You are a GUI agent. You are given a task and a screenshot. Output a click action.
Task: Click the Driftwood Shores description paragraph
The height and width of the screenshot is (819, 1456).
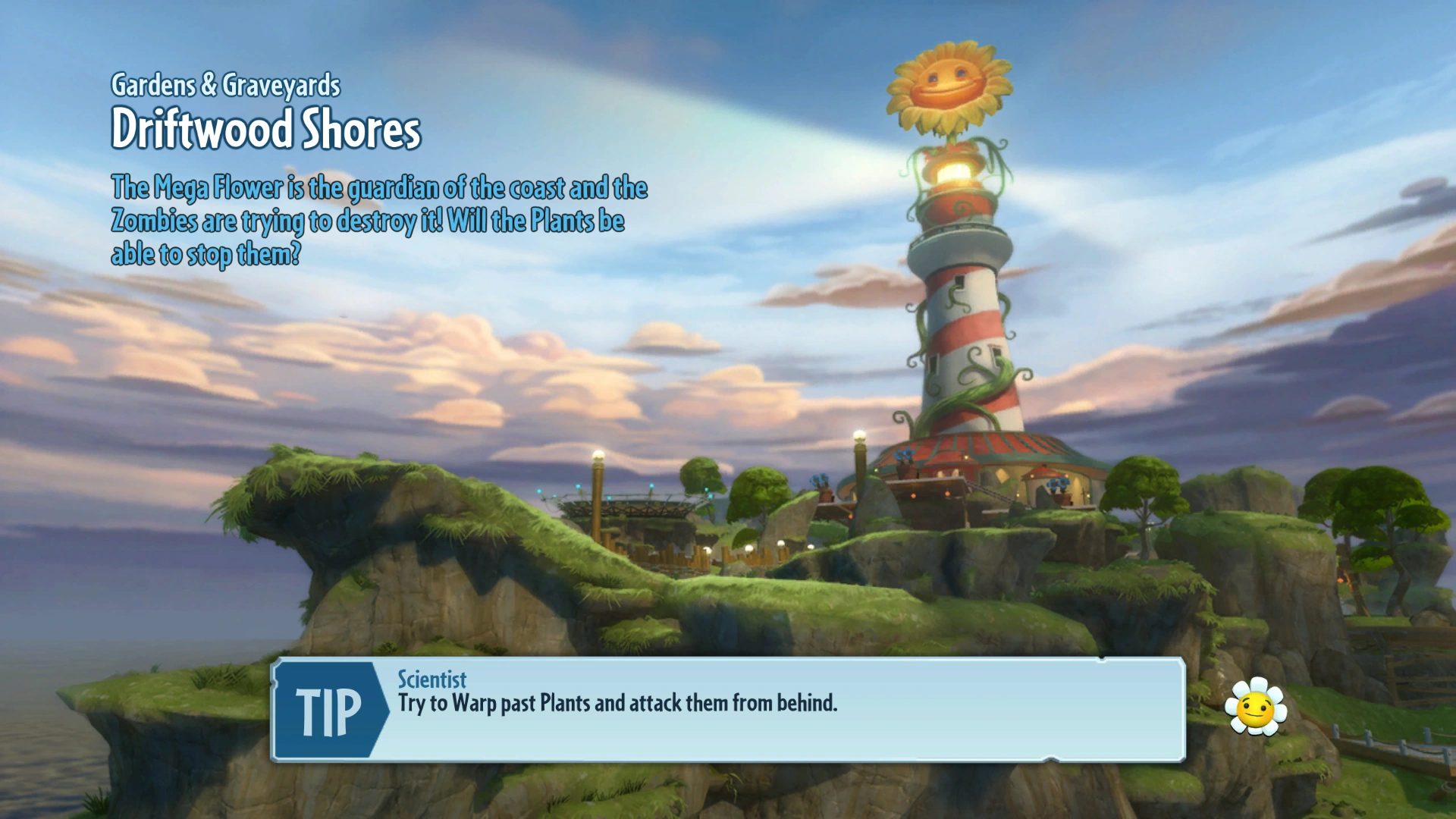(379, 220)
